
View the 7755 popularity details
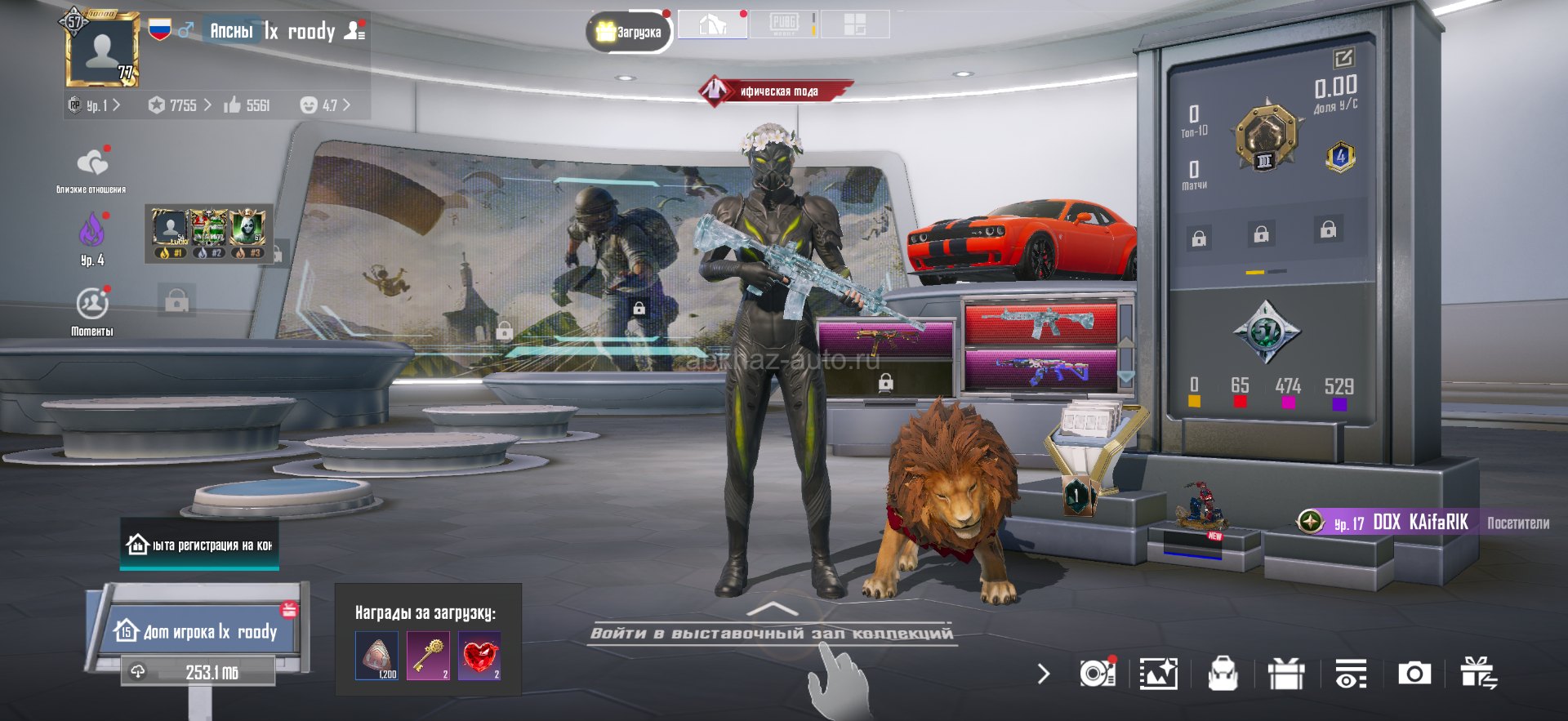(x=180, y=105)
